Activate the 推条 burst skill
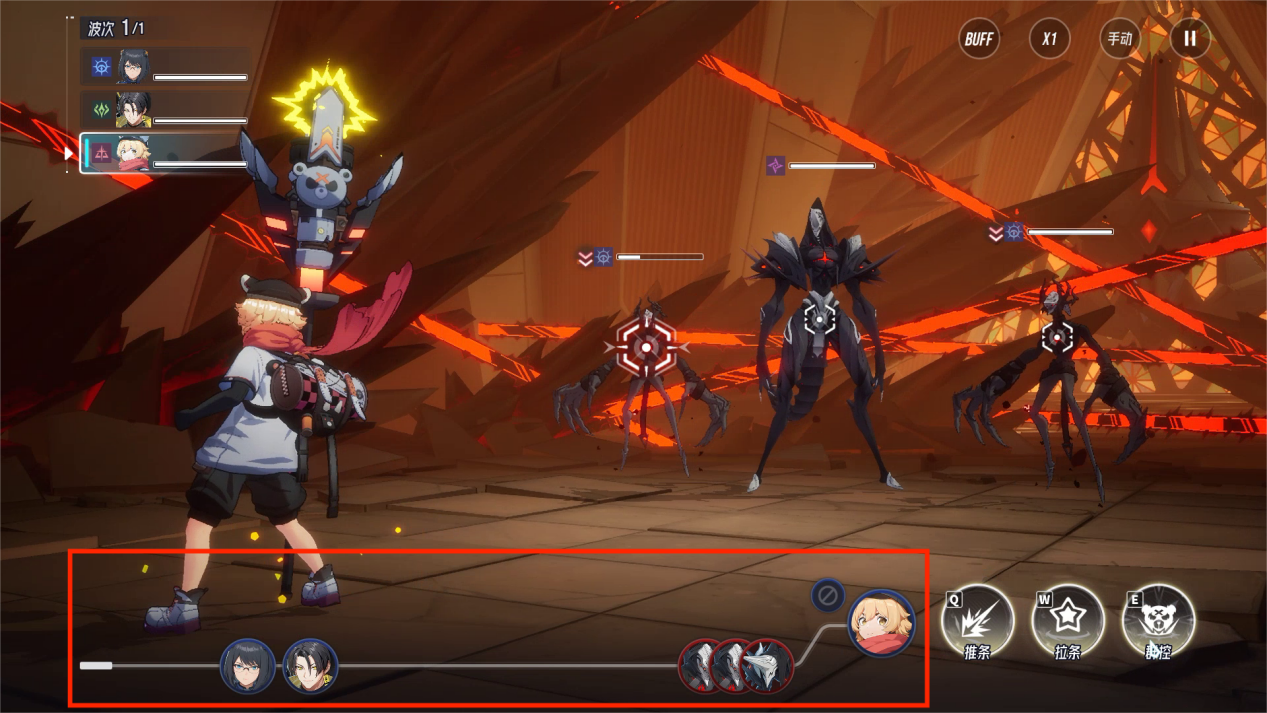The width and height of the screenshot is (1267, 713). 977,620
